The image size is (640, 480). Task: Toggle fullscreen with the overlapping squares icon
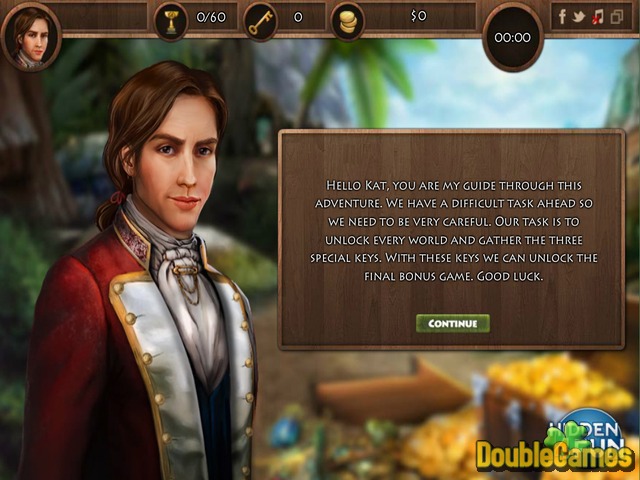pyautogui.click(x=615, y=17)
